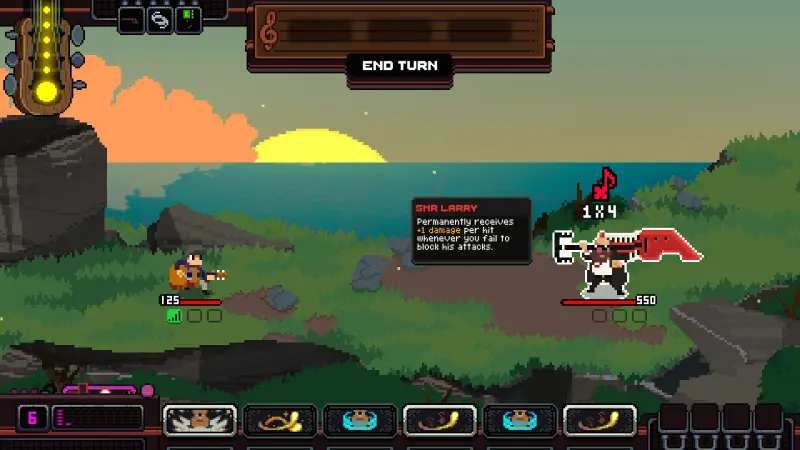Image resolution: width=800 pixels, height=450 pixels.
Task: Open the chain link icon at top
Action: [161, 20]
